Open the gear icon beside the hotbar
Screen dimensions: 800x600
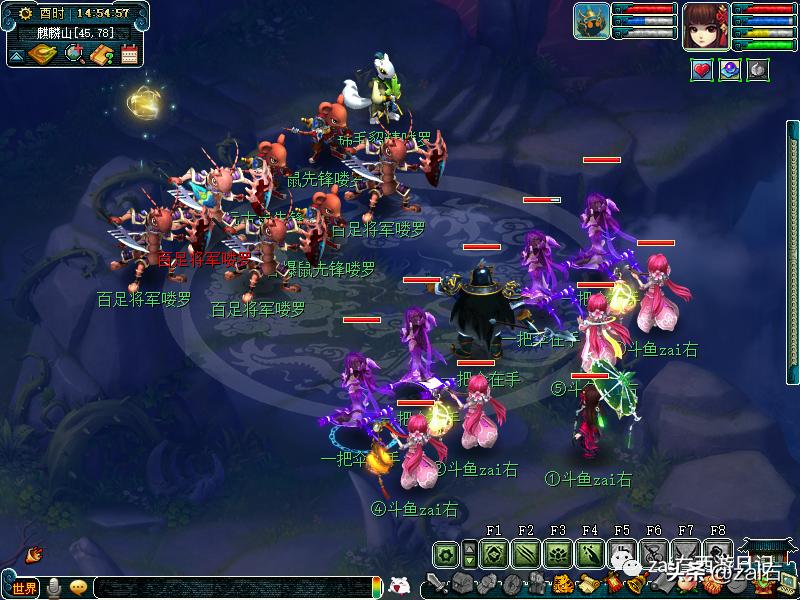(446, 553)
